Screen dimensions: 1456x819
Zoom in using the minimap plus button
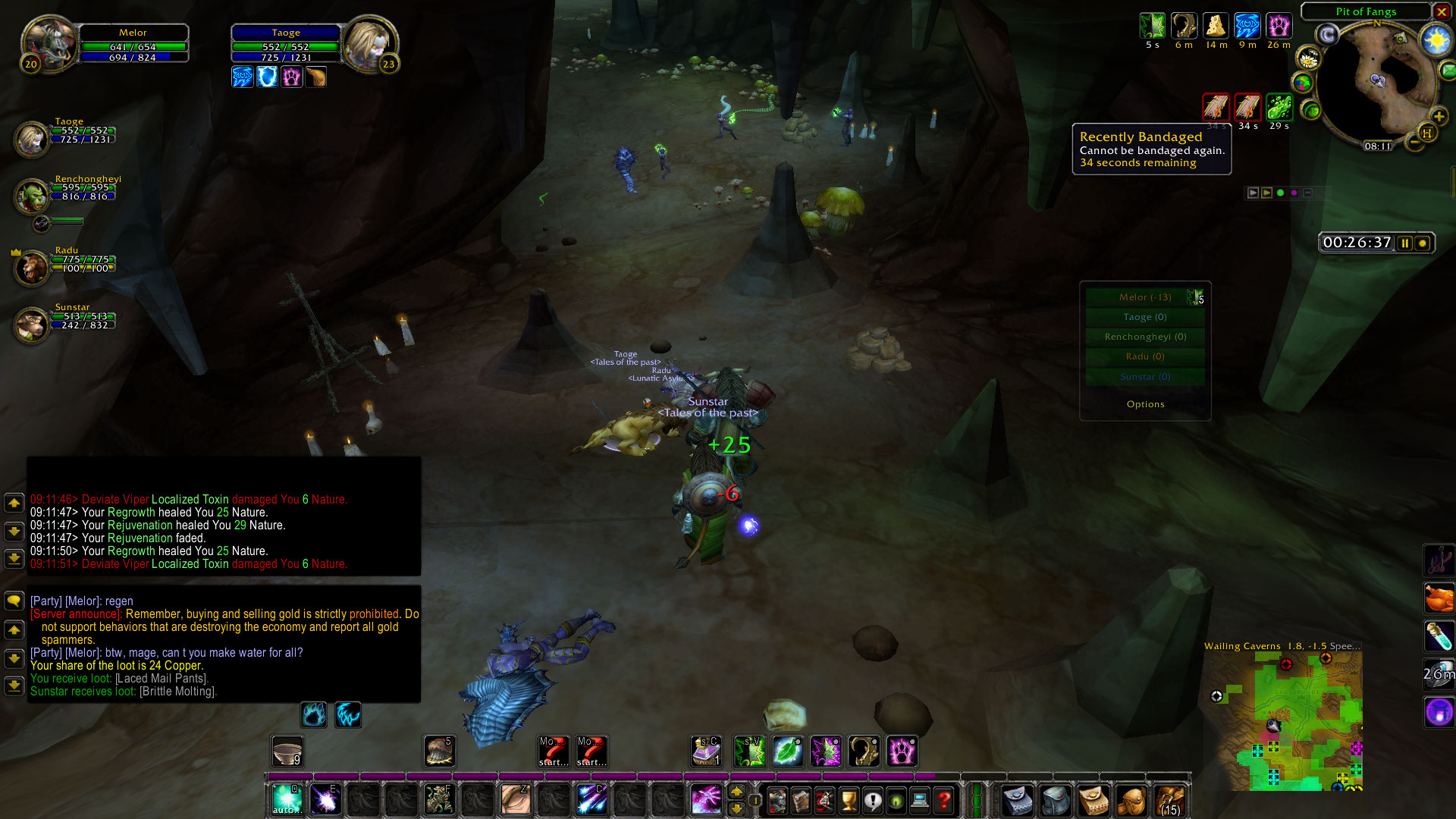(1439, 117)
